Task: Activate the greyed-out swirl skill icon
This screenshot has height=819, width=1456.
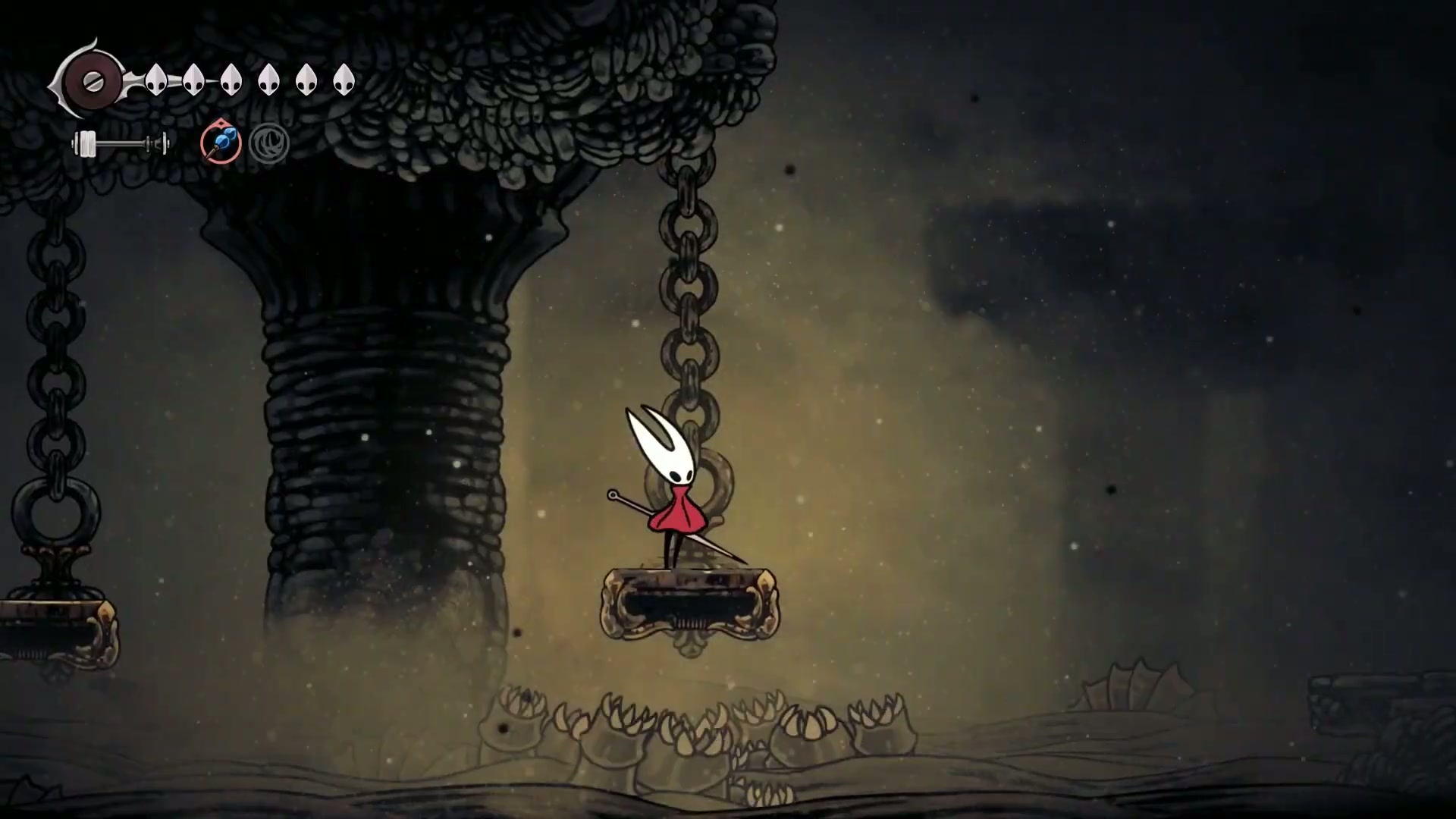Action: click(x=269, y=143)
